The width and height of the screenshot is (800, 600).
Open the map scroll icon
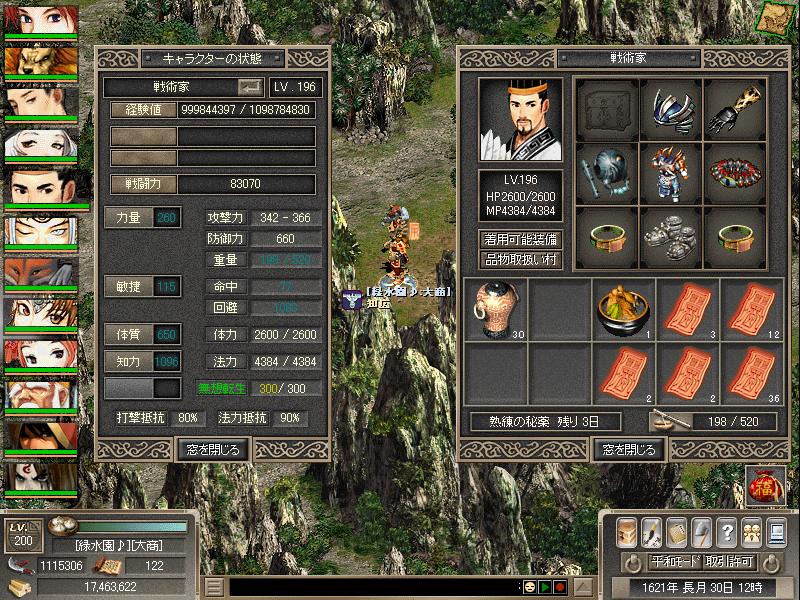(774, 16)
